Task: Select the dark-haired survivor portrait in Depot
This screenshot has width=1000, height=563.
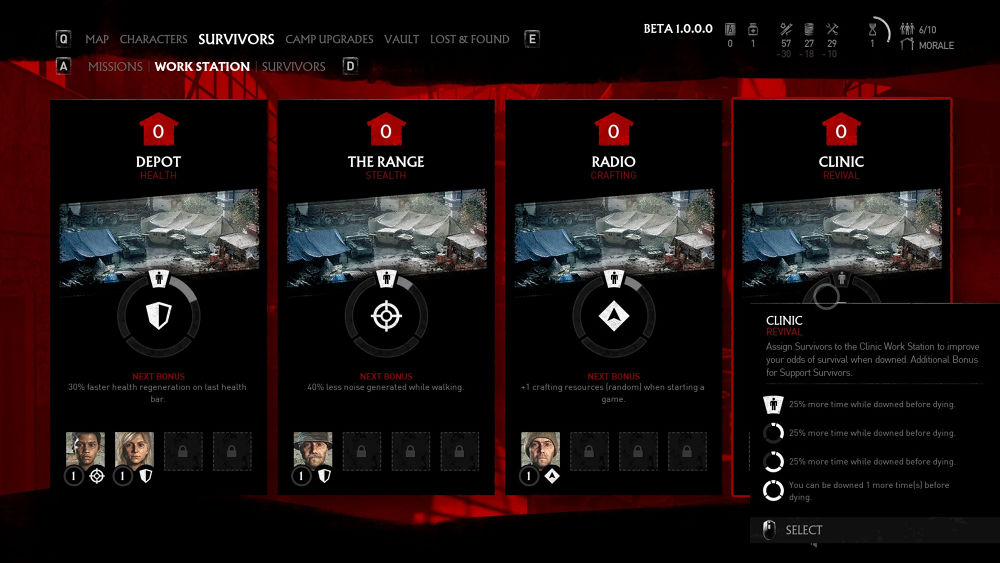Action: pos(85,451)
